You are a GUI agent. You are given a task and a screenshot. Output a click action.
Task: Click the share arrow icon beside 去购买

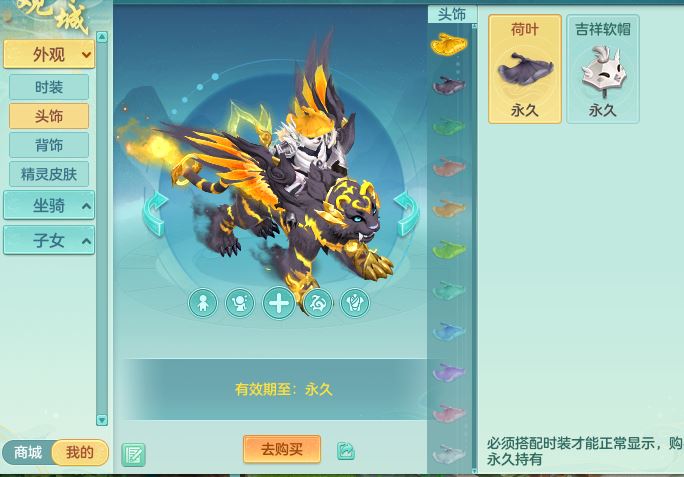(346, 451)
